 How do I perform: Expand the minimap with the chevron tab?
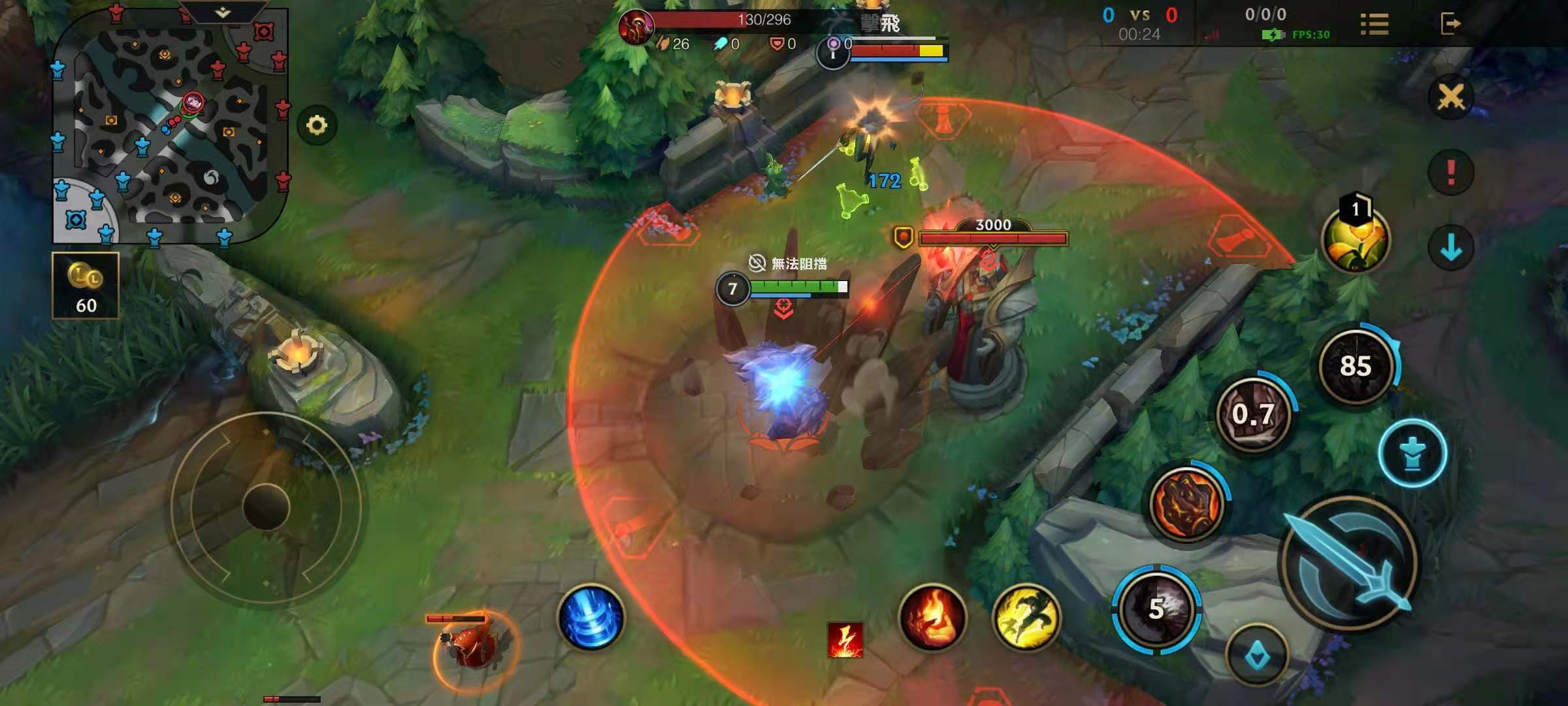tap(223, 12)
